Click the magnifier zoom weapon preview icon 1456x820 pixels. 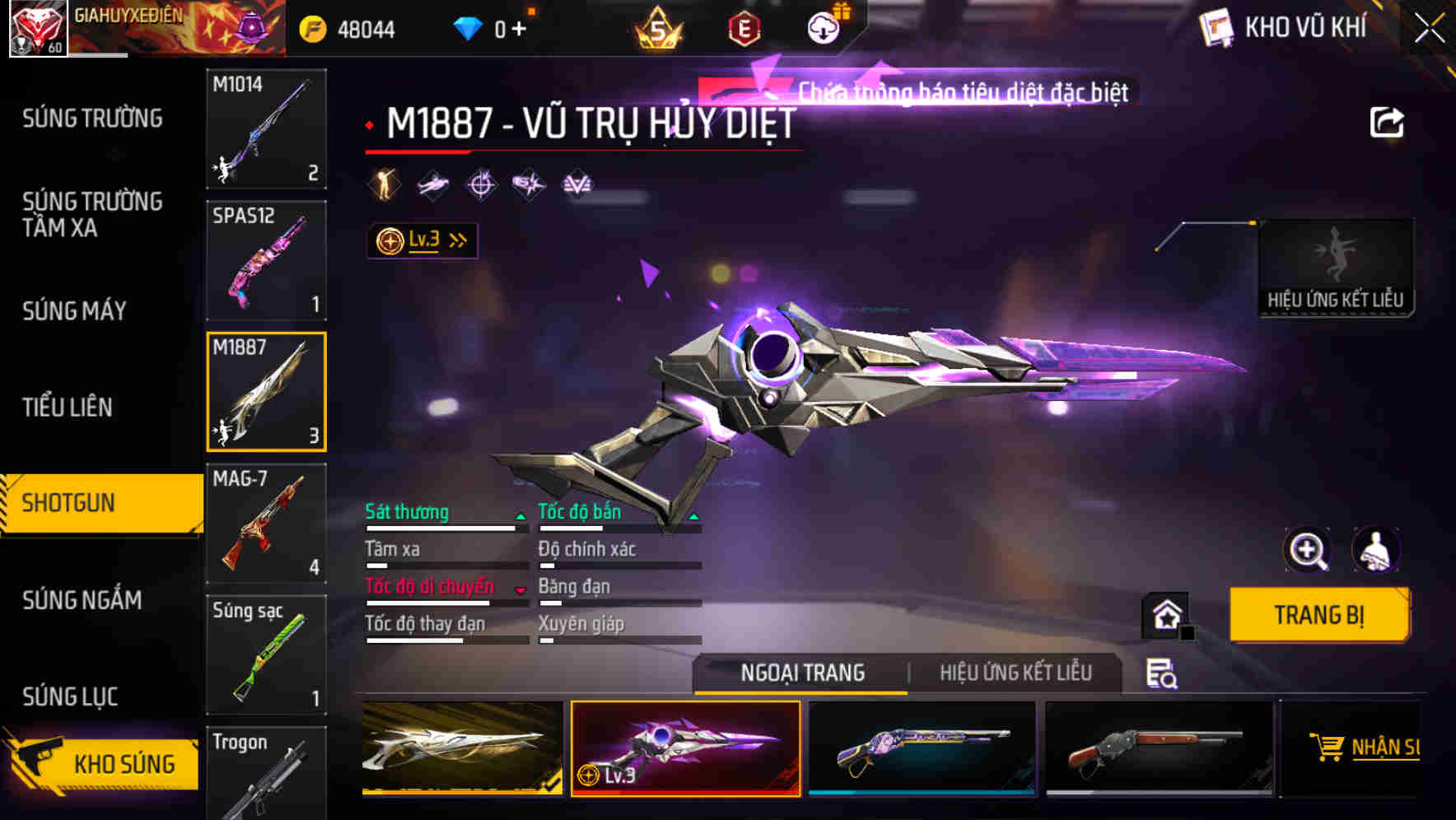click(1308, 550)
